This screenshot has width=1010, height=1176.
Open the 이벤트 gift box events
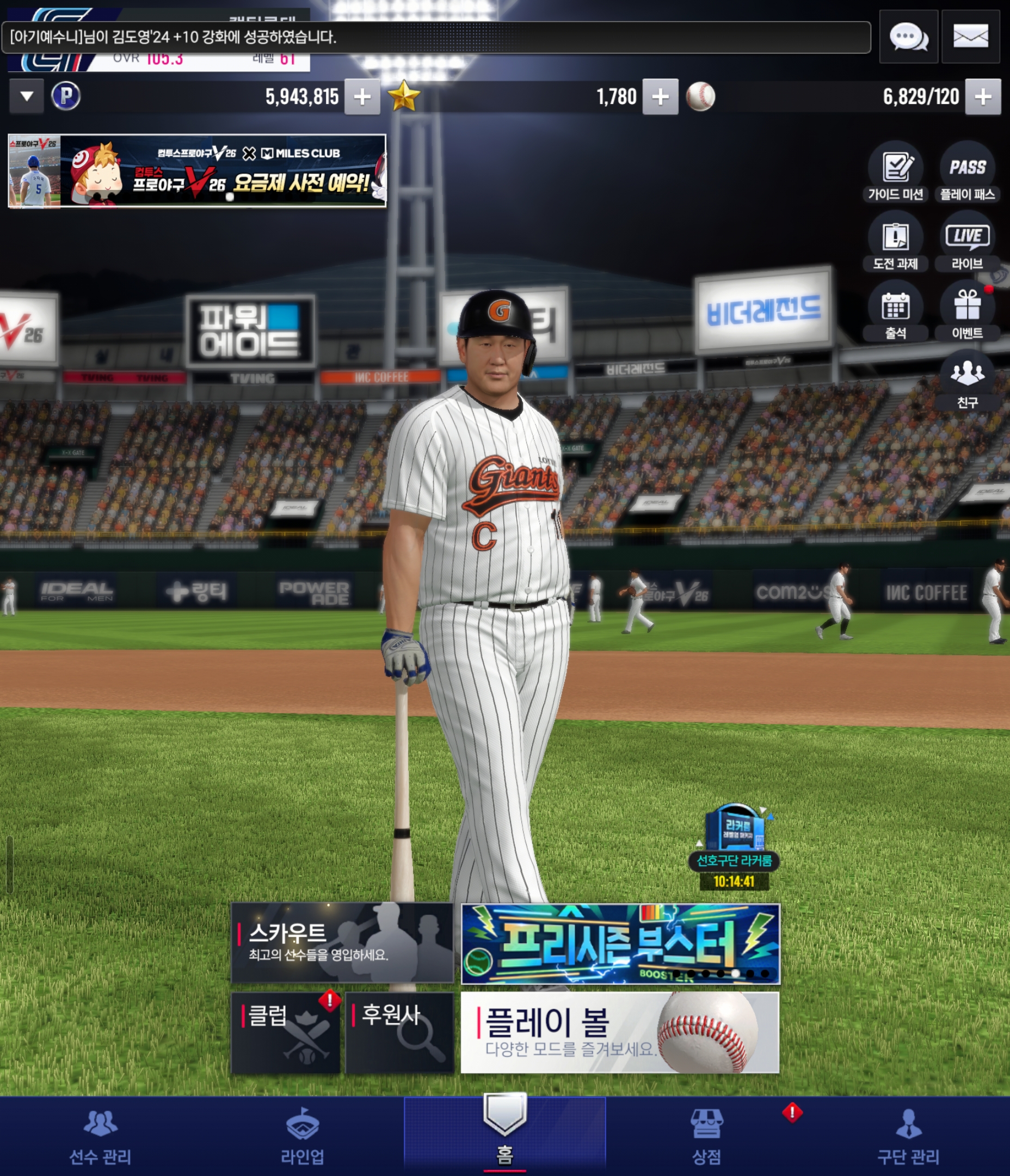click(x=968, y=311)
